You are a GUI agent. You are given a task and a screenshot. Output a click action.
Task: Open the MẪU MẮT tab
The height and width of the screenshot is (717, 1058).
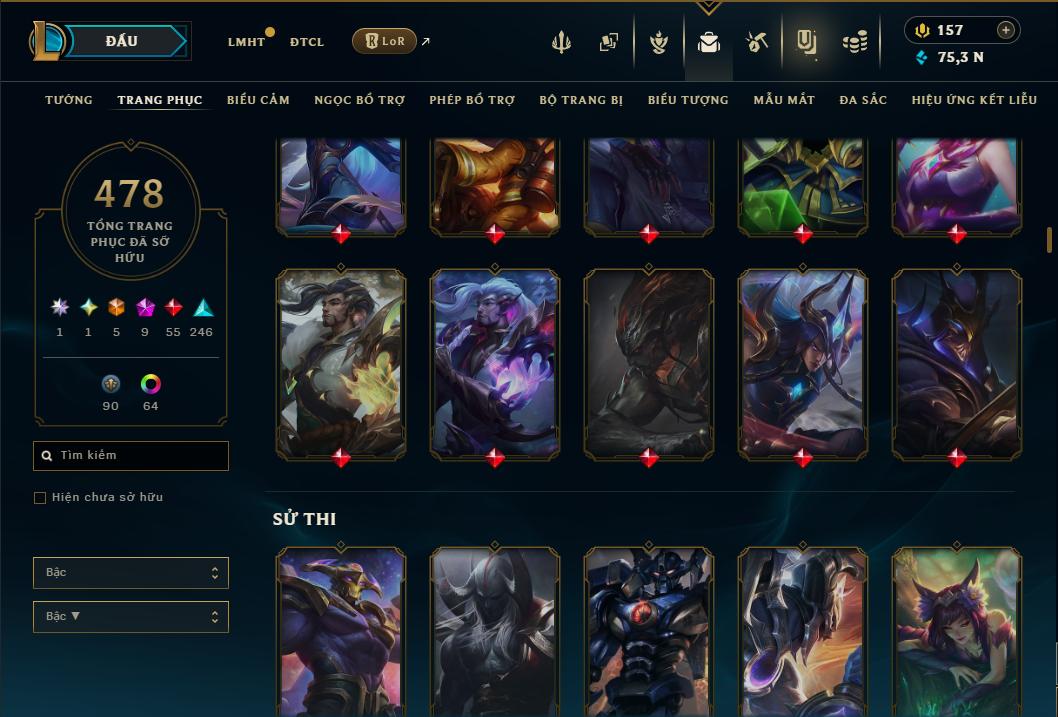pos(784,100)
